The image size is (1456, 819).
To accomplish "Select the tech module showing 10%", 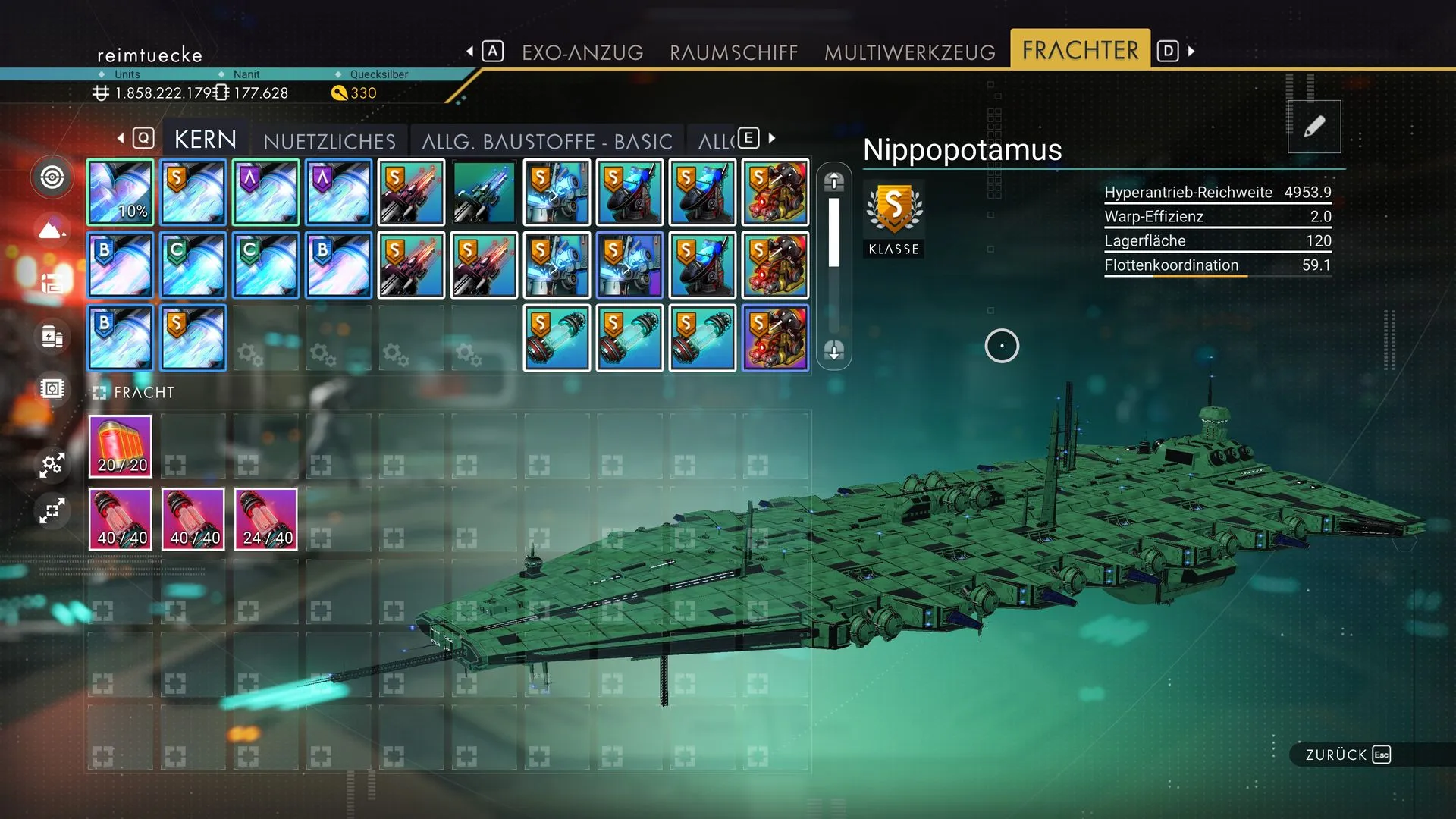I will [121, 193].
